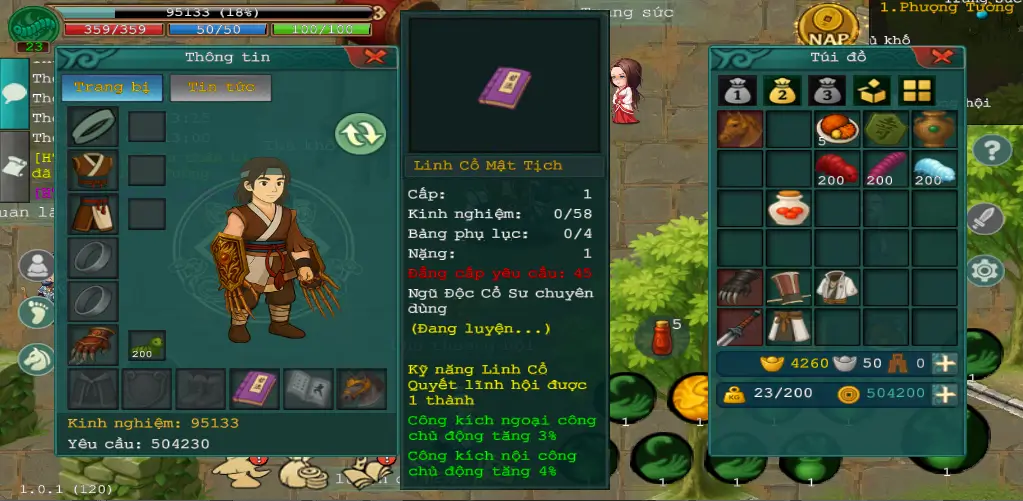
Task: Select the roast food dish item
Action: click(836, 129)
